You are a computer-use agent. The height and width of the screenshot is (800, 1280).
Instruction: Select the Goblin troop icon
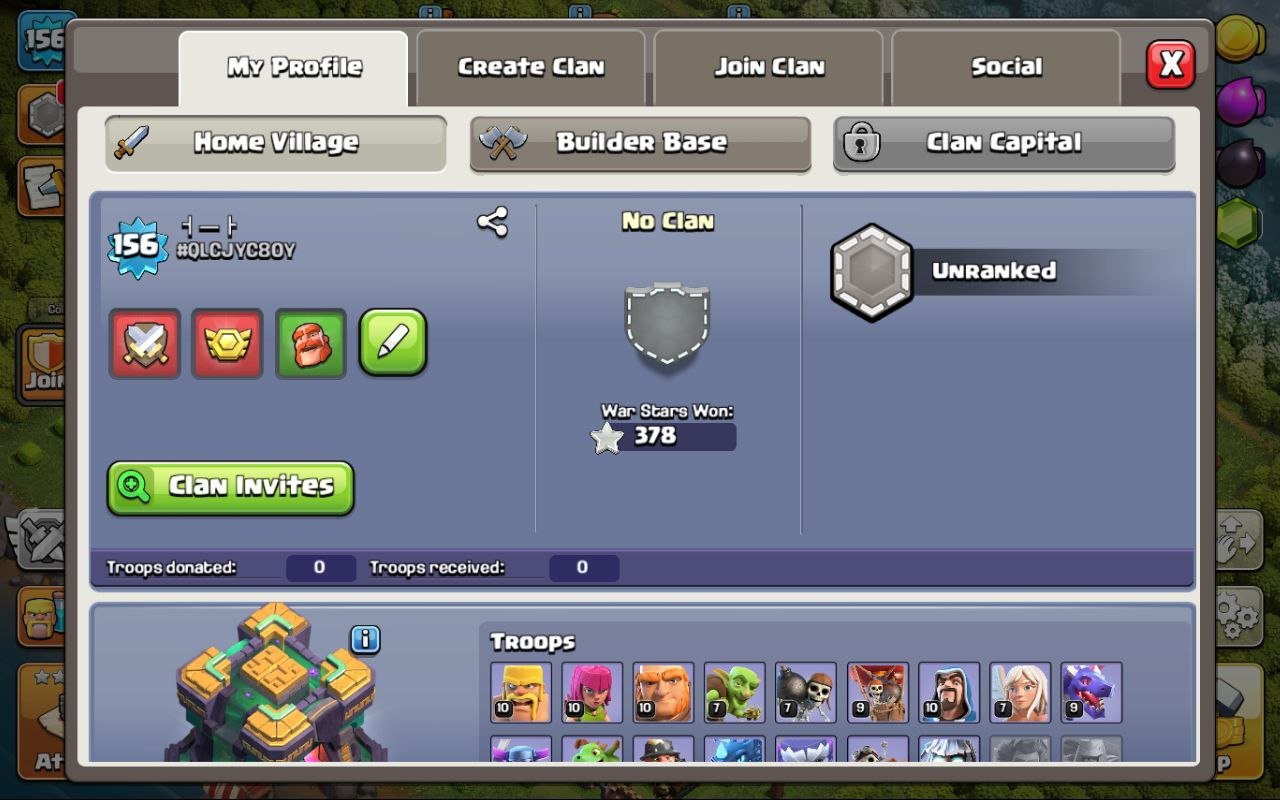735,692
